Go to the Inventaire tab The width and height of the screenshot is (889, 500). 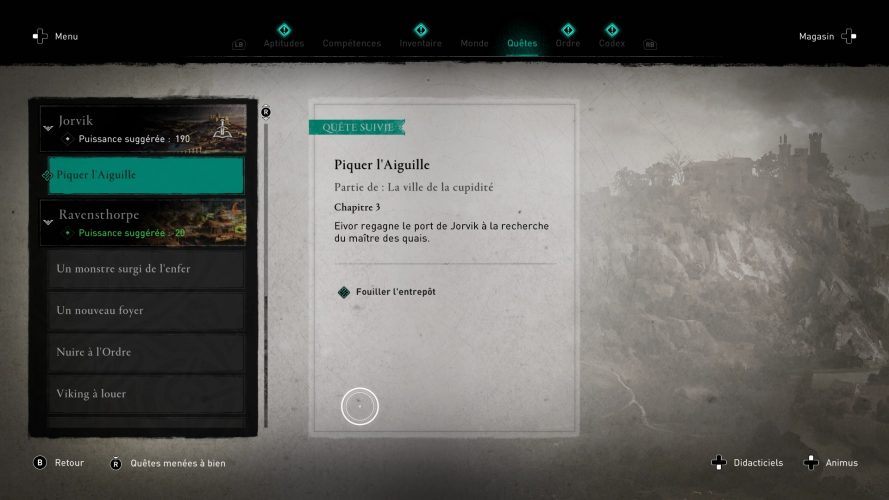[x=420, y=43]
